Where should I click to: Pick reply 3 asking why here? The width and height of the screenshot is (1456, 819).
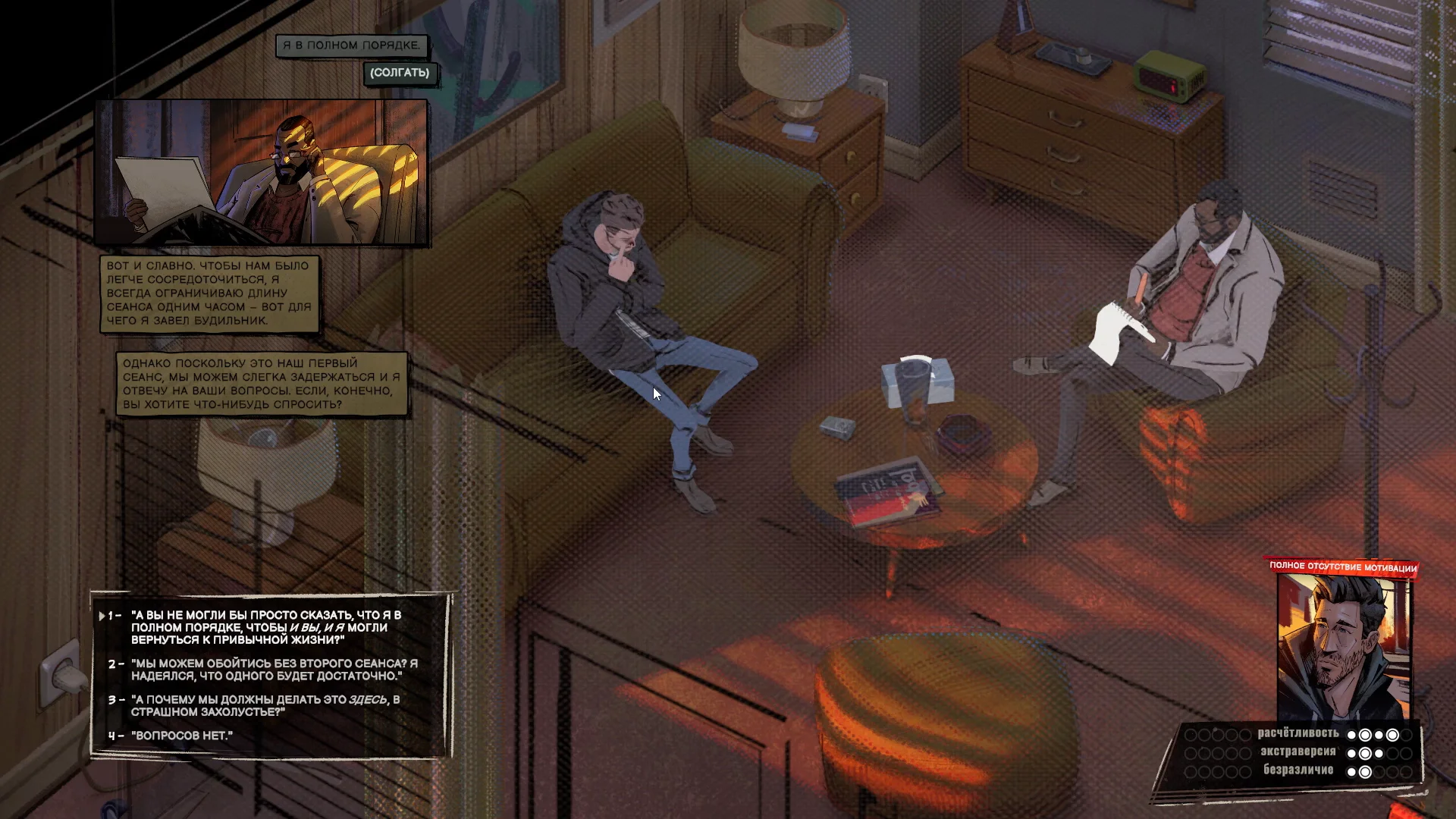265,705
